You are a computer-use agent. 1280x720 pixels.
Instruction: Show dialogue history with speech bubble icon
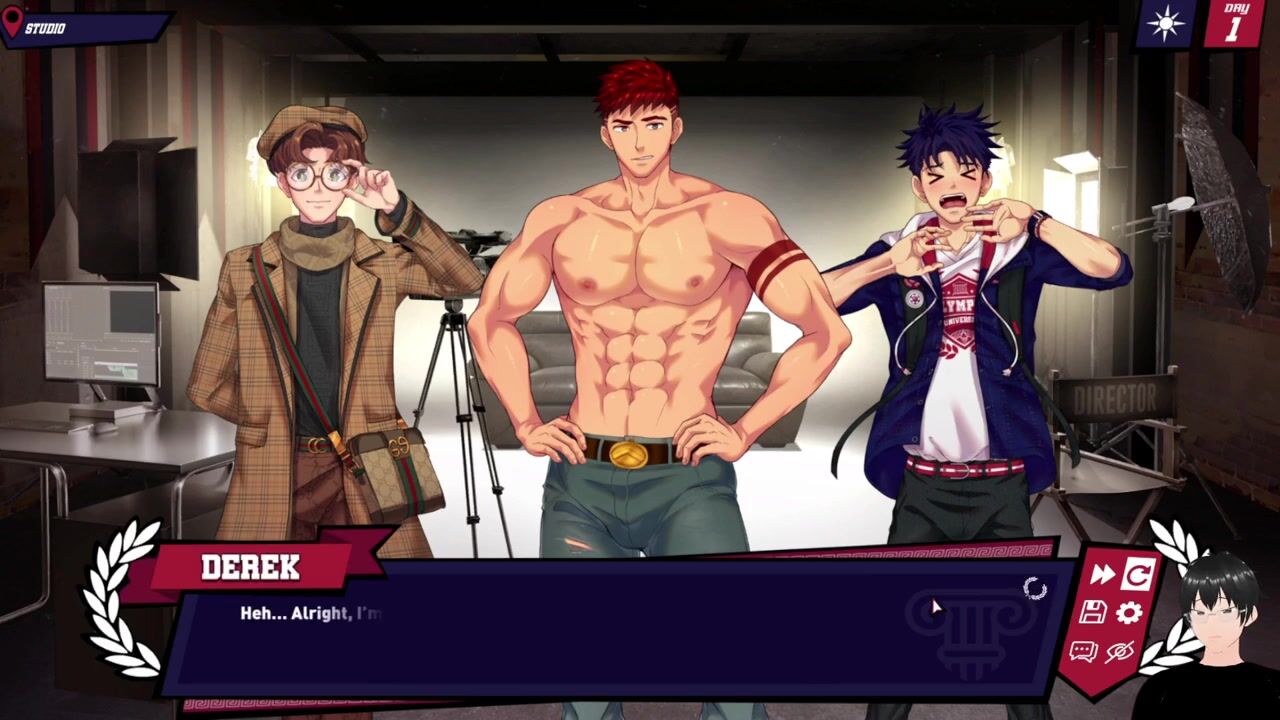(1083, 652)
